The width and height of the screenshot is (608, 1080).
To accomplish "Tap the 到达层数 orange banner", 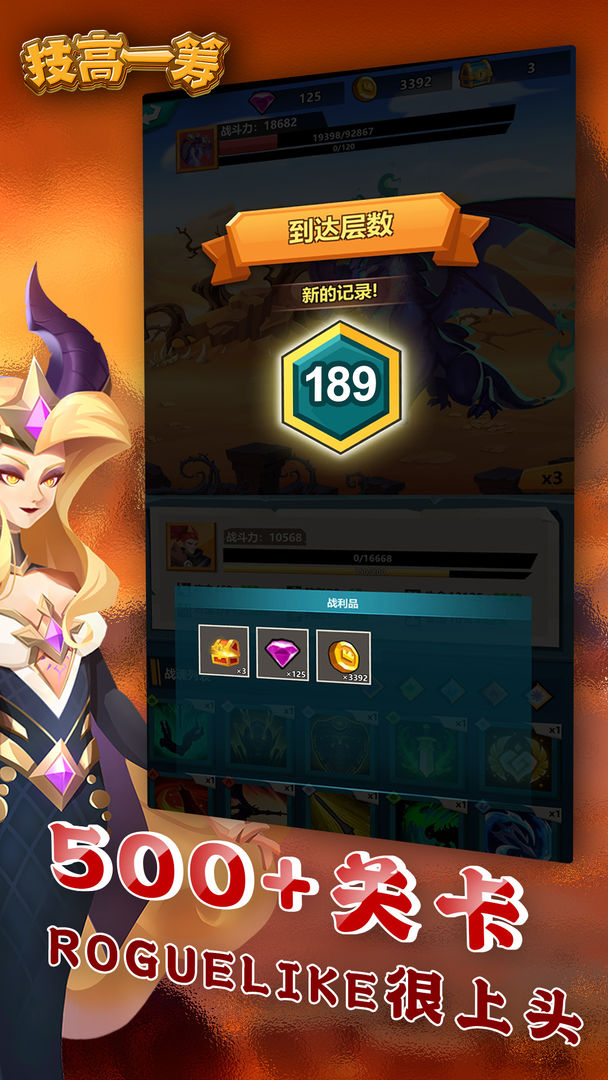I will click(x=341, y=230).
